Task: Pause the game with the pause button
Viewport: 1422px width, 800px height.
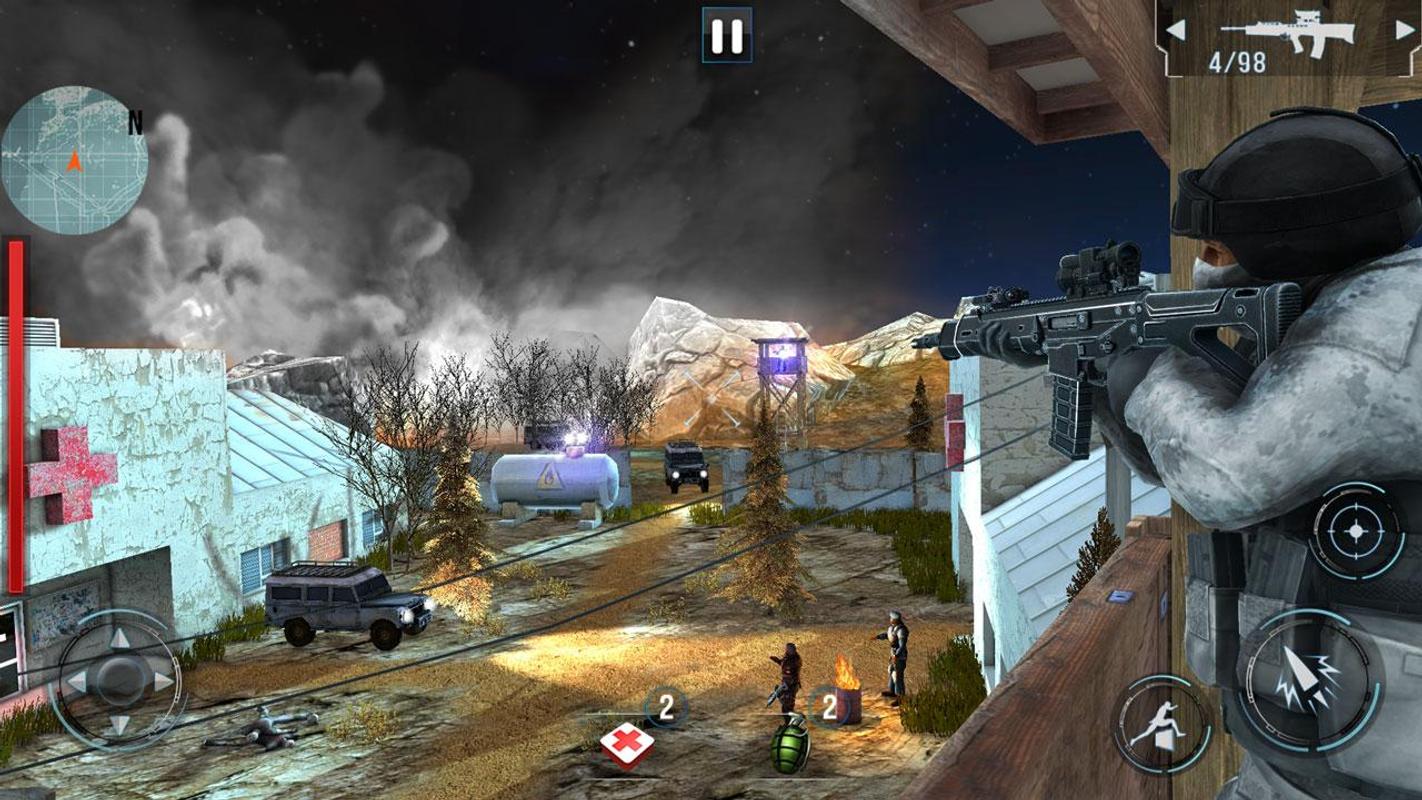Action: tap(726, 36)
